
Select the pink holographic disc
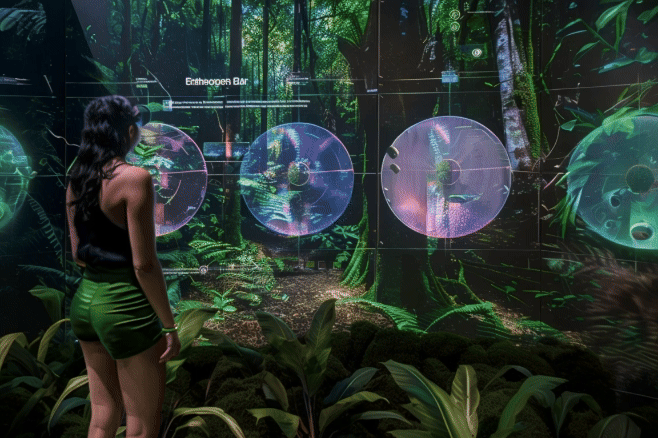coord(446,177)
